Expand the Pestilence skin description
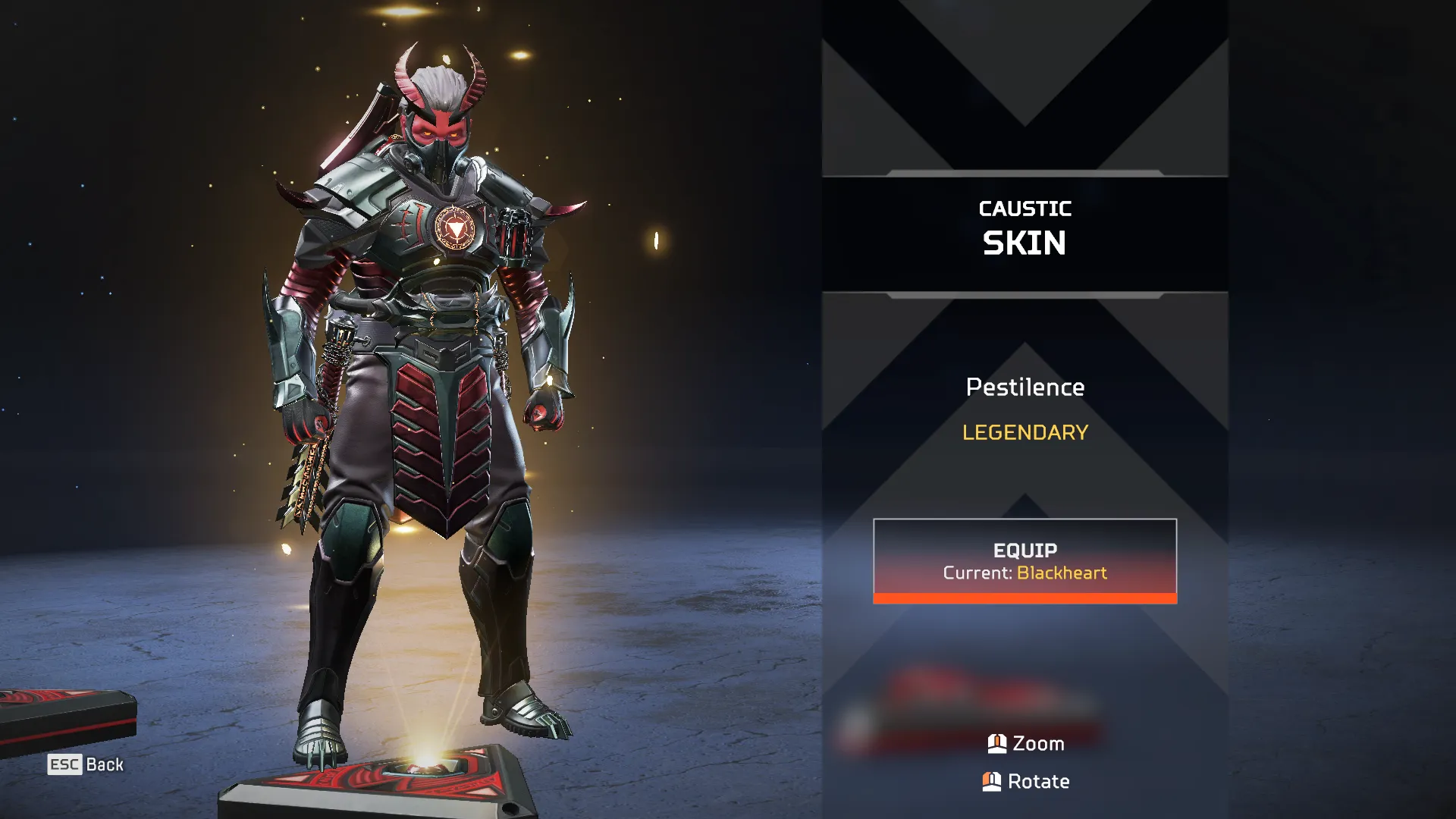1456x819 pixels. coord(1025,388)
